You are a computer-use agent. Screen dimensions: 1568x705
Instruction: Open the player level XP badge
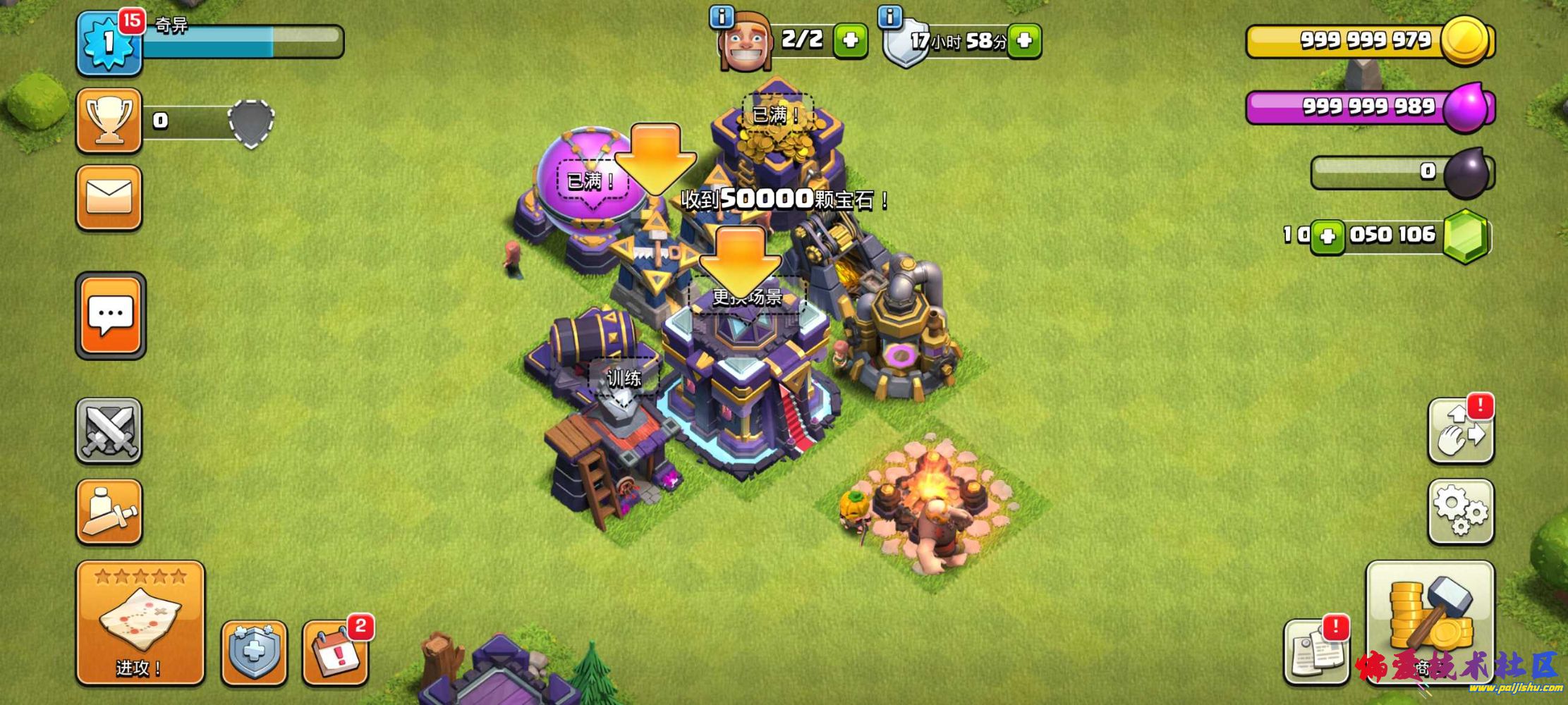[108, 42]
